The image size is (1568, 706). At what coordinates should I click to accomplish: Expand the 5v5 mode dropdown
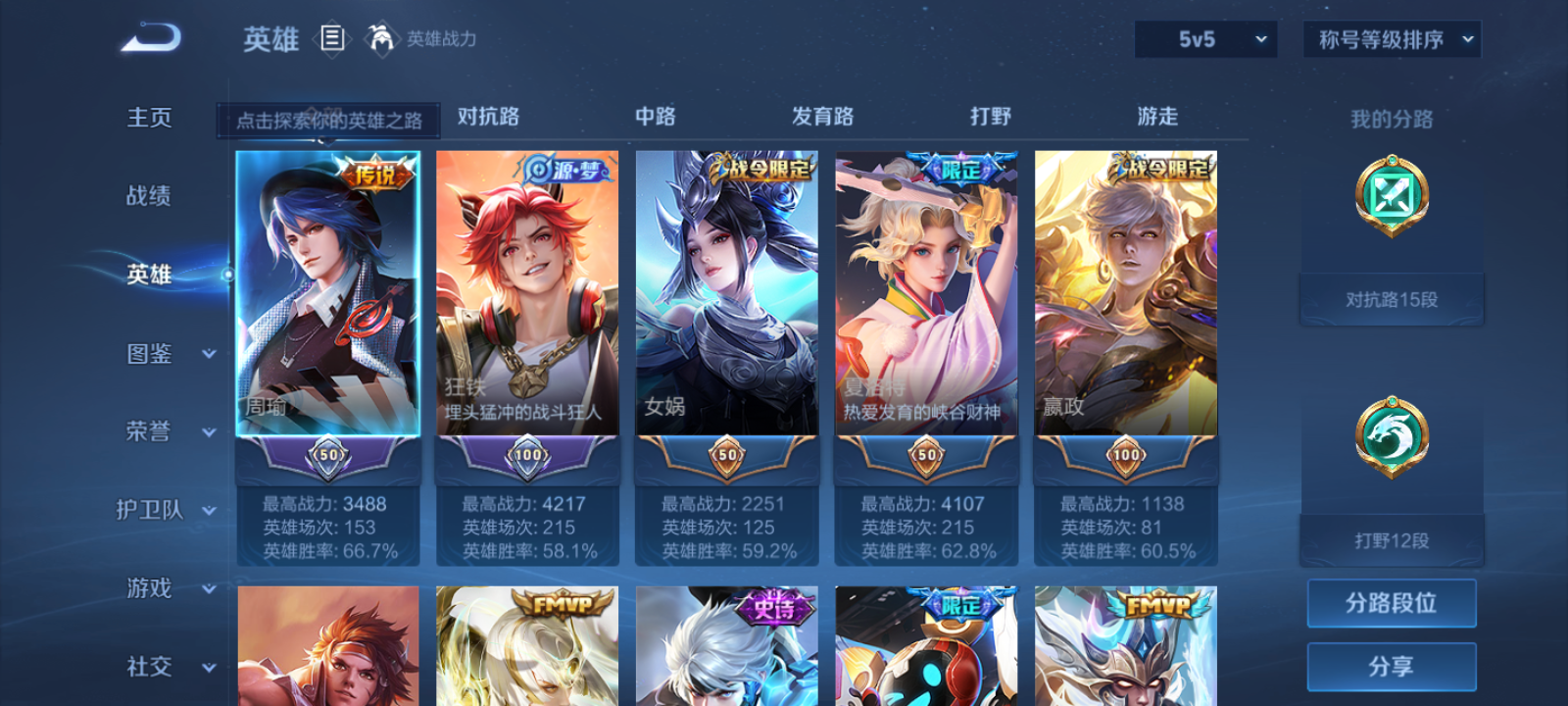(x=1204, y=39)
